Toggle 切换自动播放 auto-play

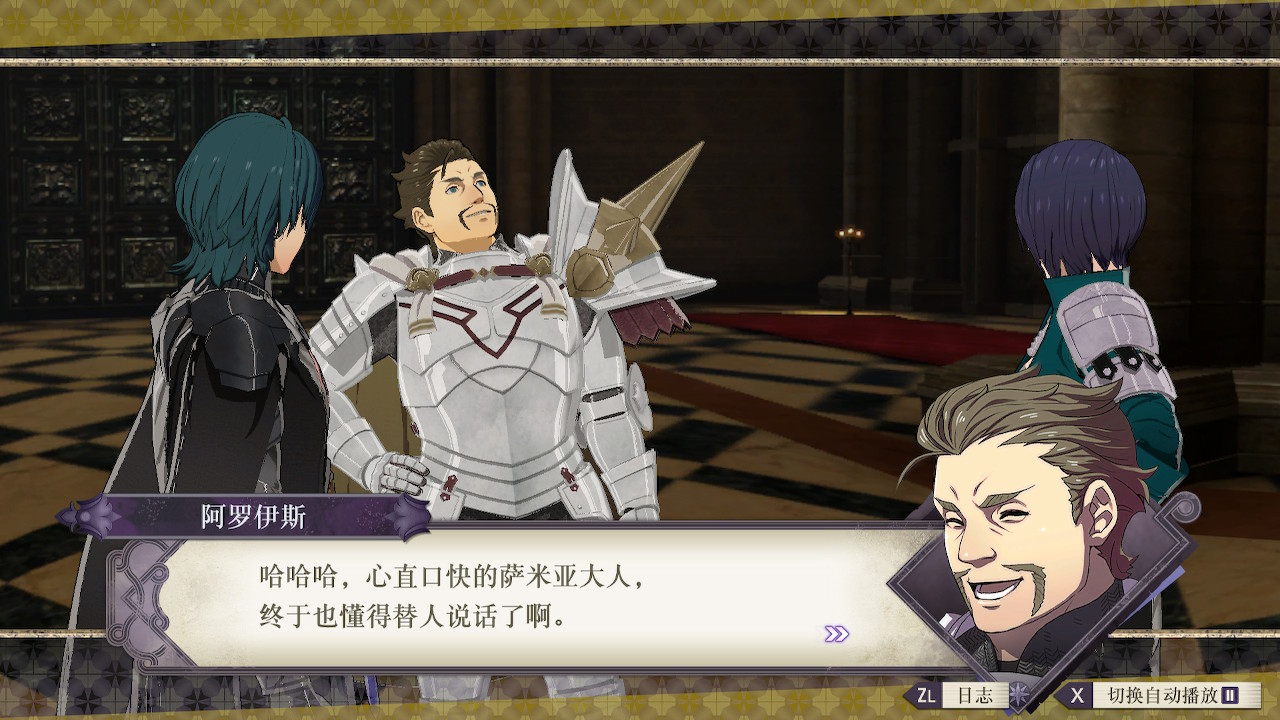click(1158, 695)
